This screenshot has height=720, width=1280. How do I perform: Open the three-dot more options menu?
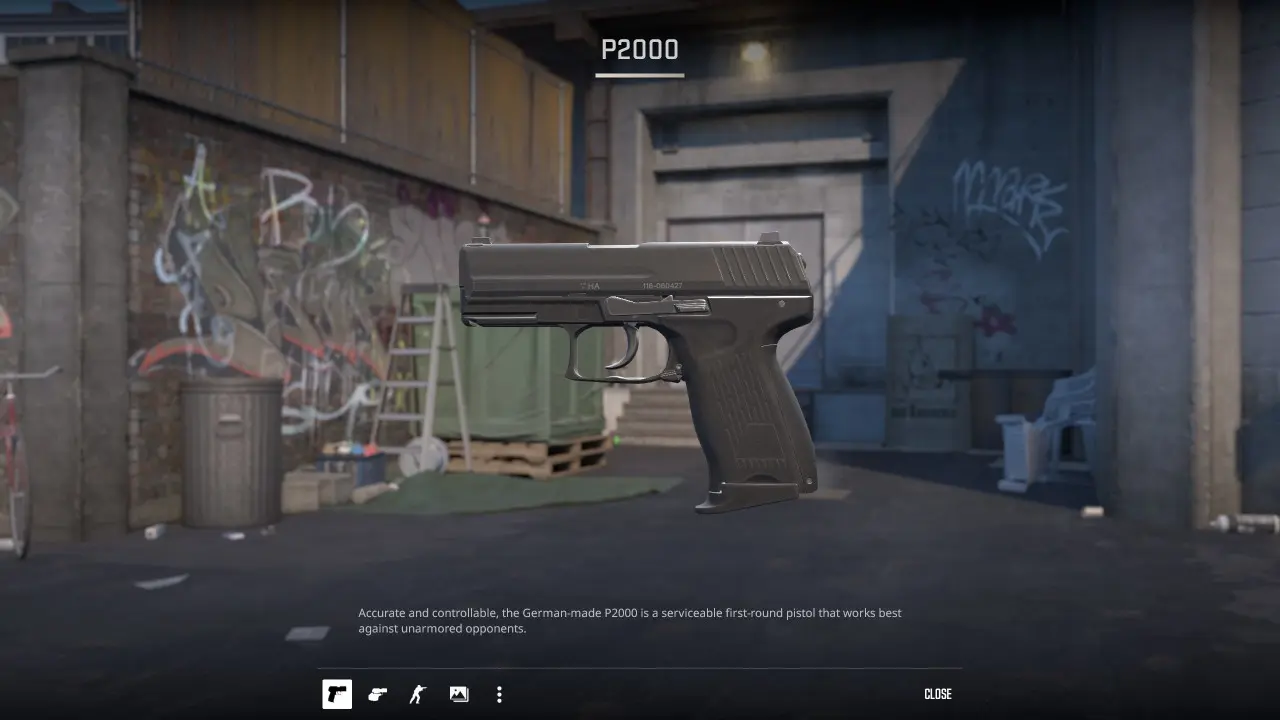[499, 694]
